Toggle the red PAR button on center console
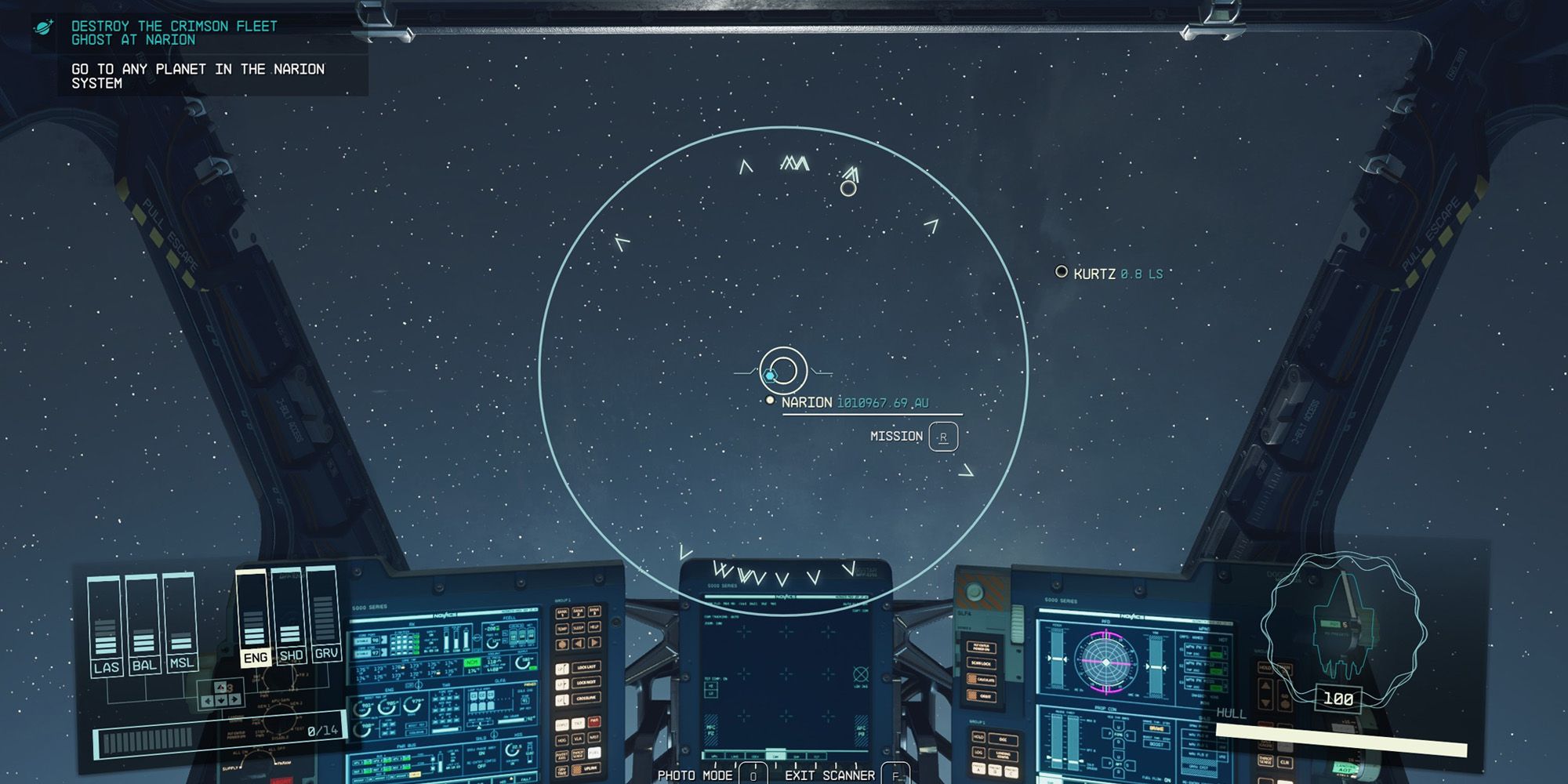 pyautogui.click(x=594, y=721)
